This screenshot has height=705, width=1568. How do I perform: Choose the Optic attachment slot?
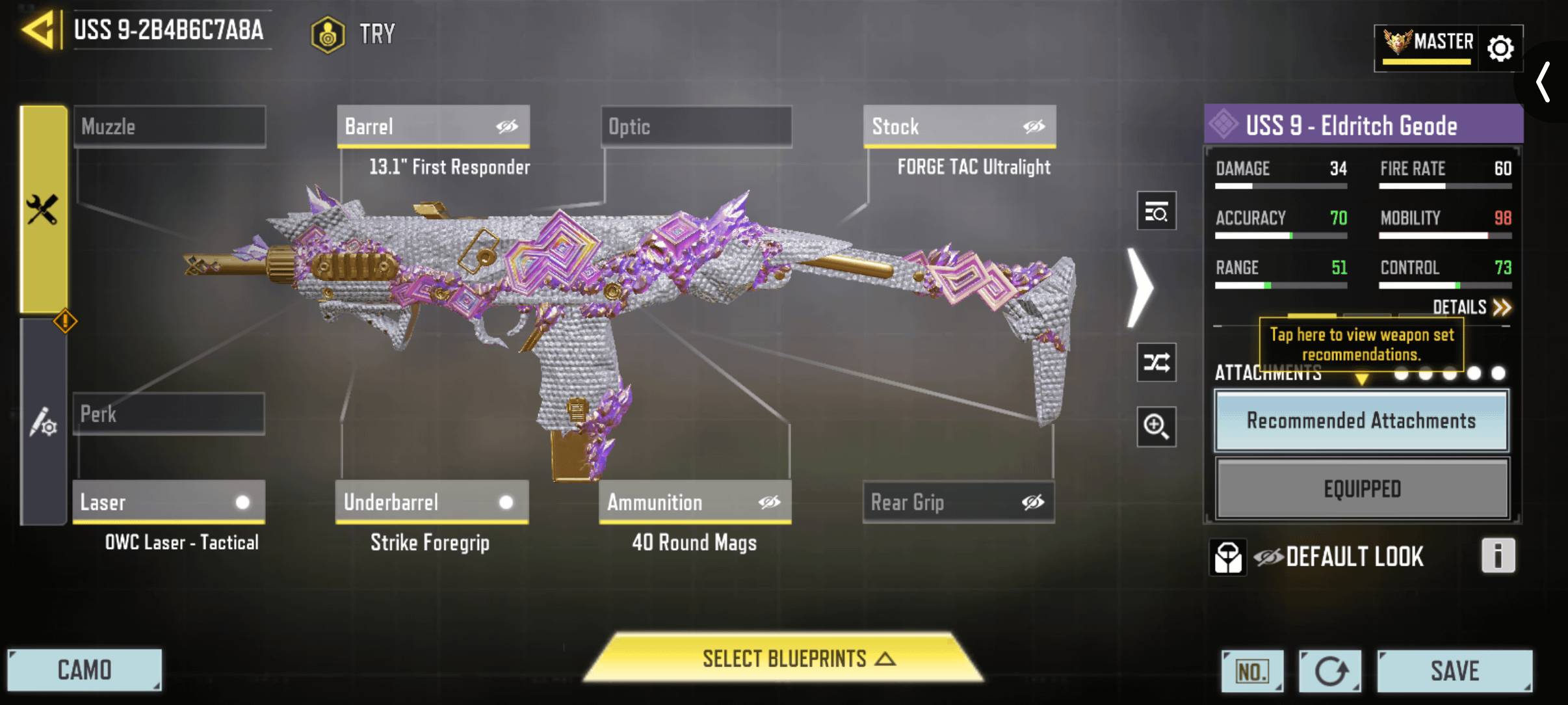[696, 126]
